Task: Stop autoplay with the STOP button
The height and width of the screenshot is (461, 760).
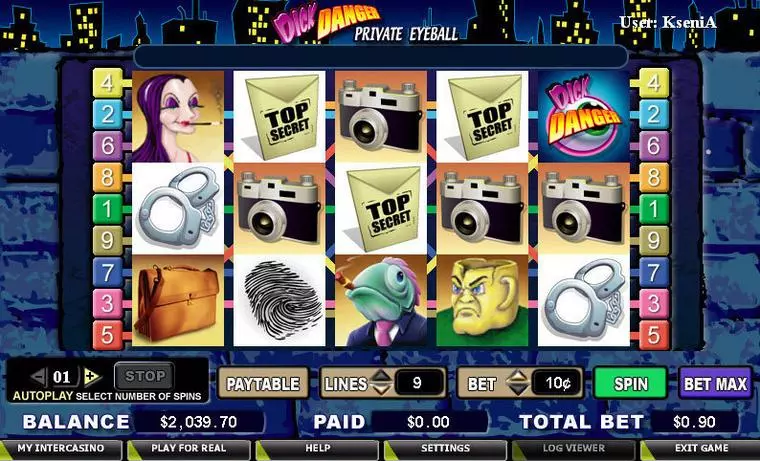Action: 145,377
